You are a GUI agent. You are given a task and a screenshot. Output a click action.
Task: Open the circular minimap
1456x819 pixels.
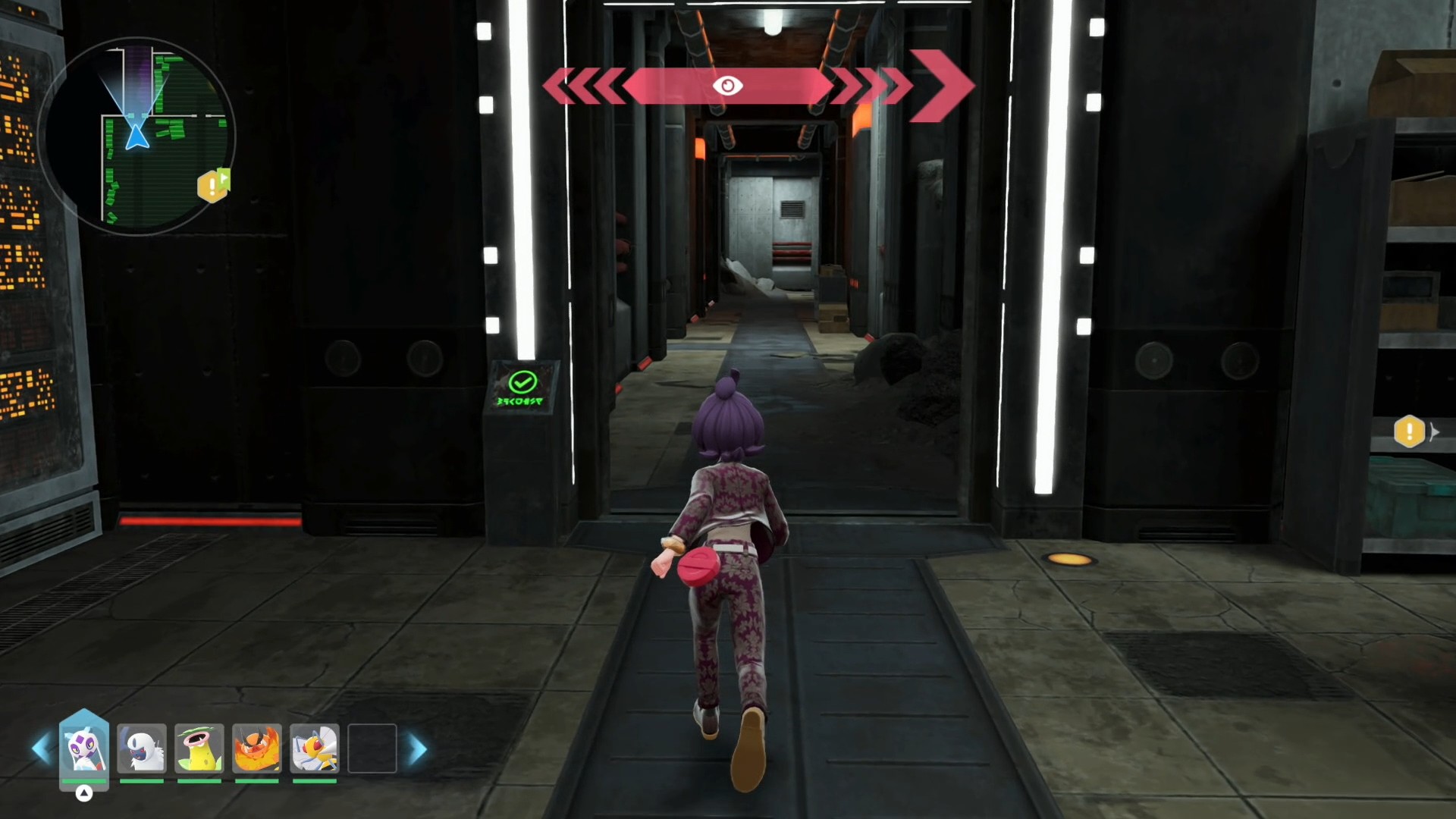click(137, 136)
